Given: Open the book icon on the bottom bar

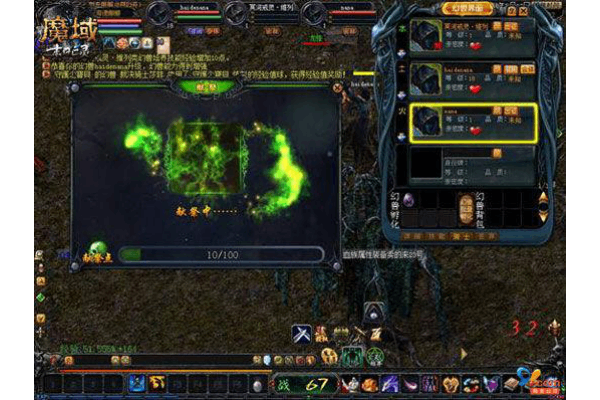Looking at the screenshot, I should (513, 382).
